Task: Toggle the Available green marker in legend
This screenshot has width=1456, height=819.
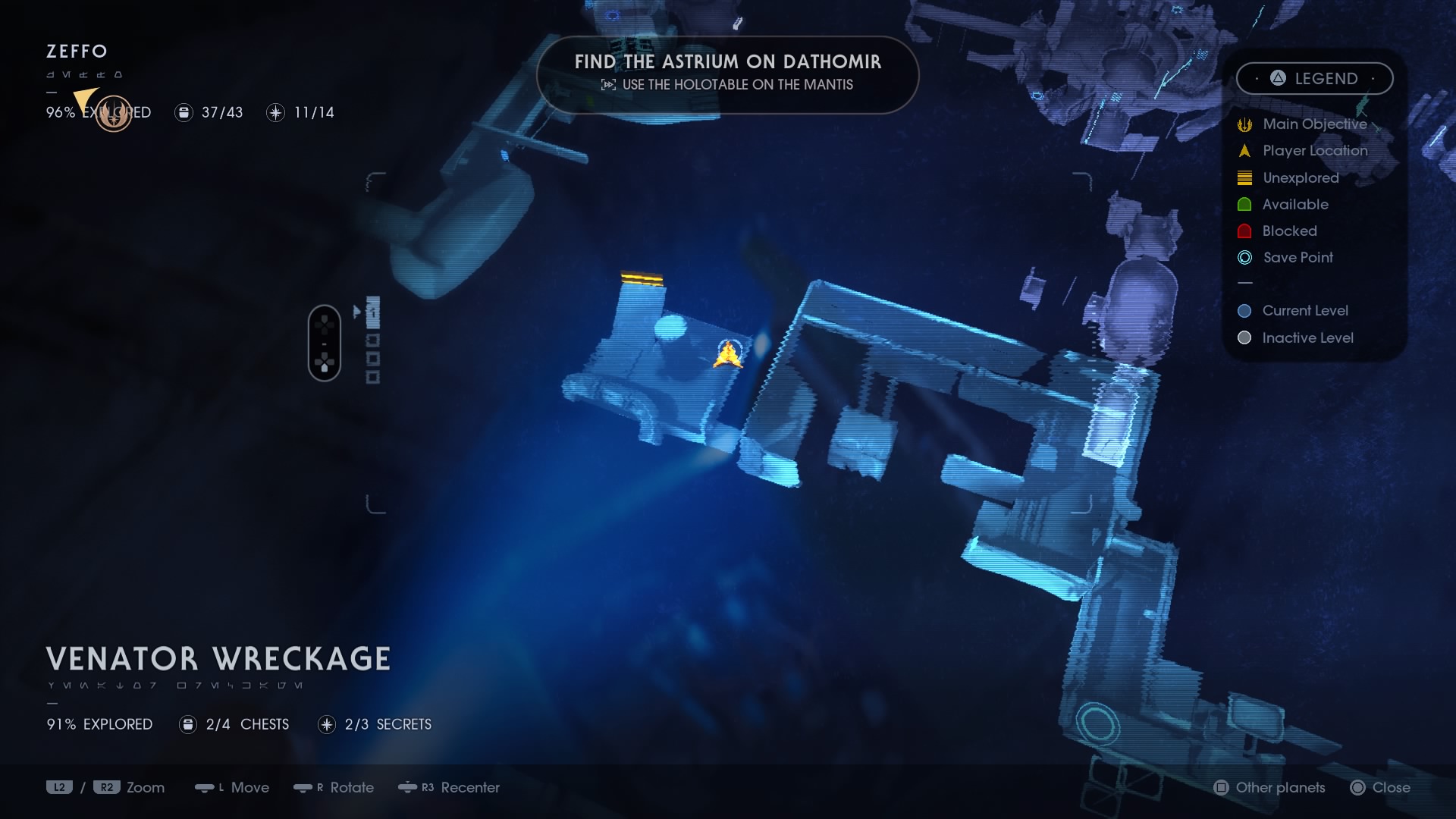Action: click(x=1244, y=204)
